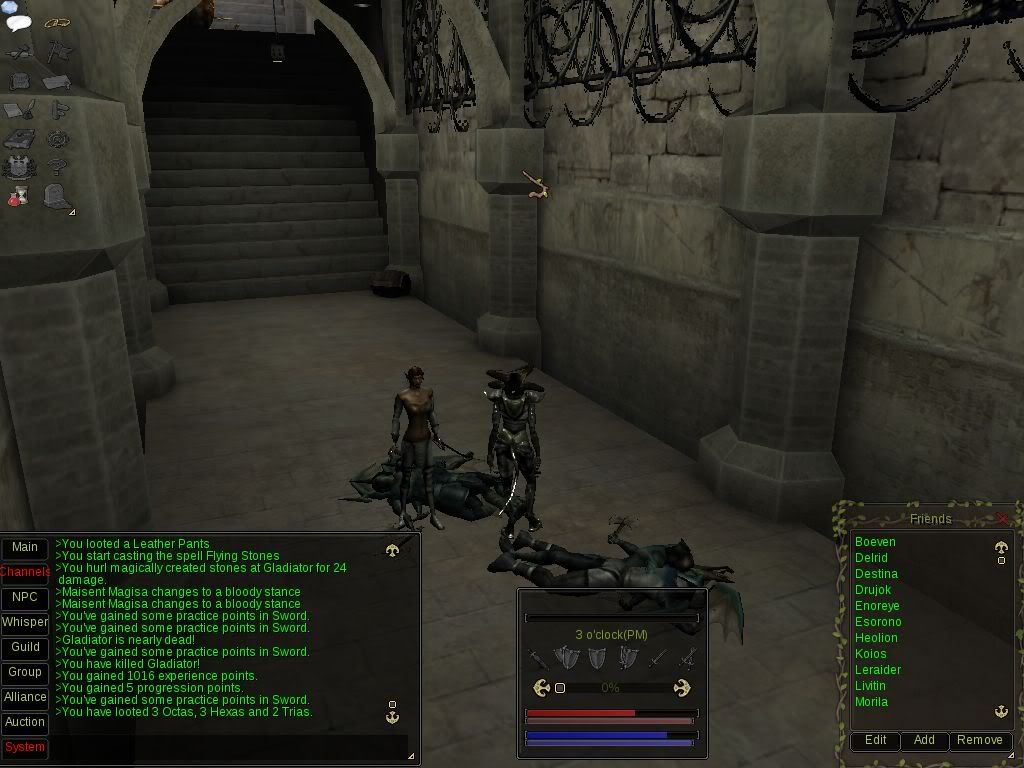Open the Group chat tab
Screen dimensions: 1024x768
[x=25, y=672]
